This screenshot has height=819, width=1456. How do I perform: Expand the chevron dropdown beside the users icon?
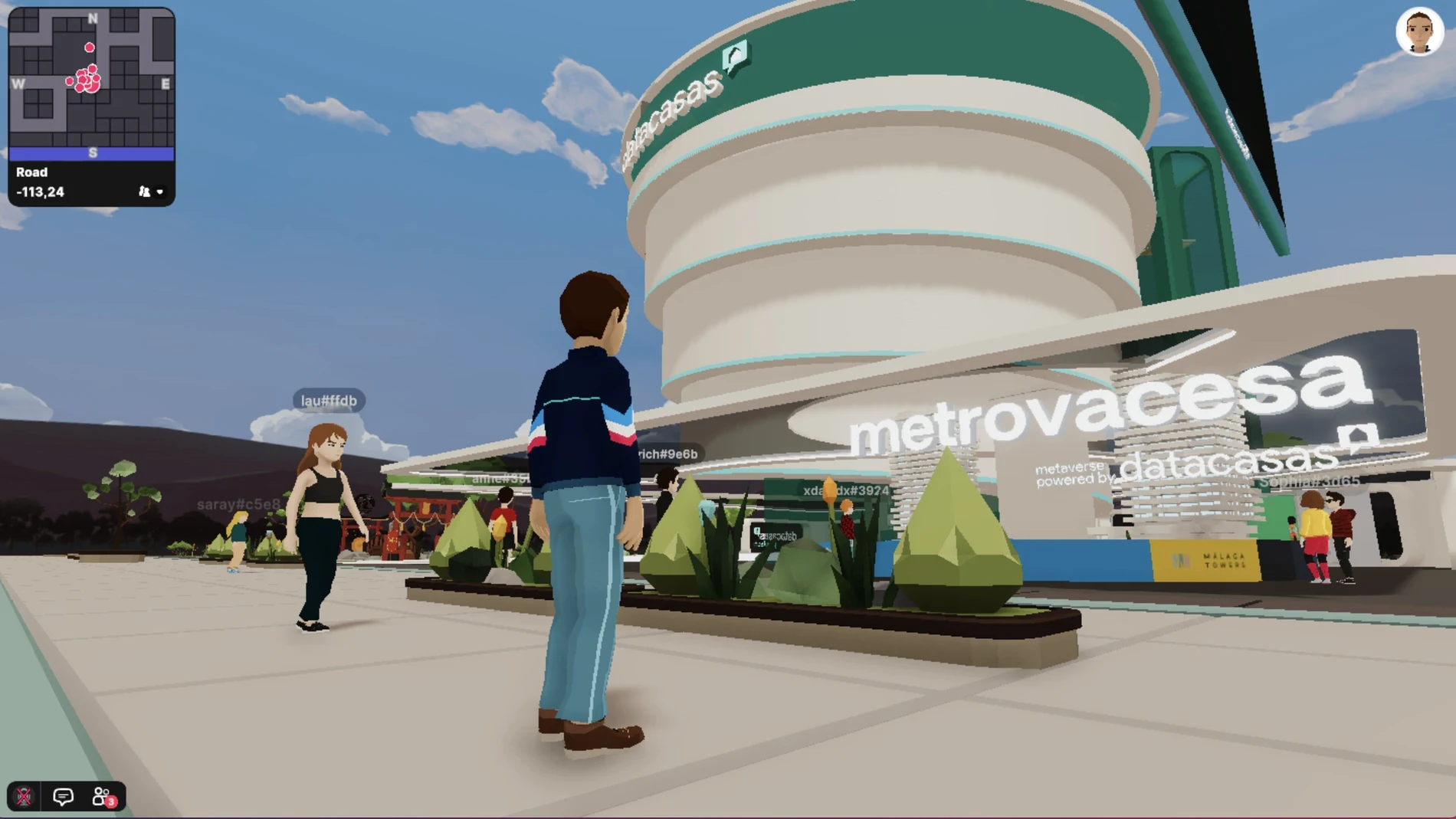click(160, 192)
